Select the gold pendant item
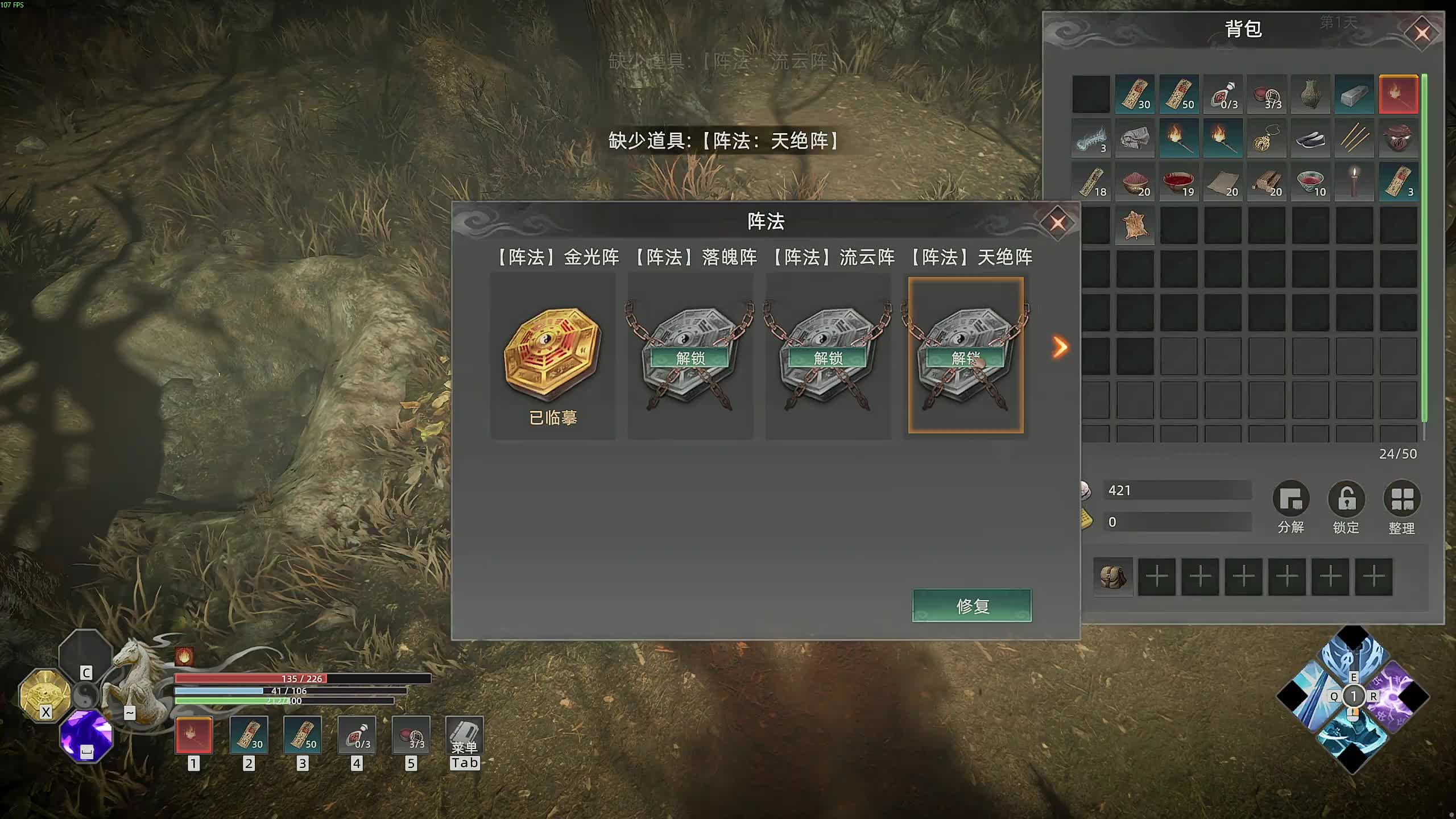 click(1266, 138)
